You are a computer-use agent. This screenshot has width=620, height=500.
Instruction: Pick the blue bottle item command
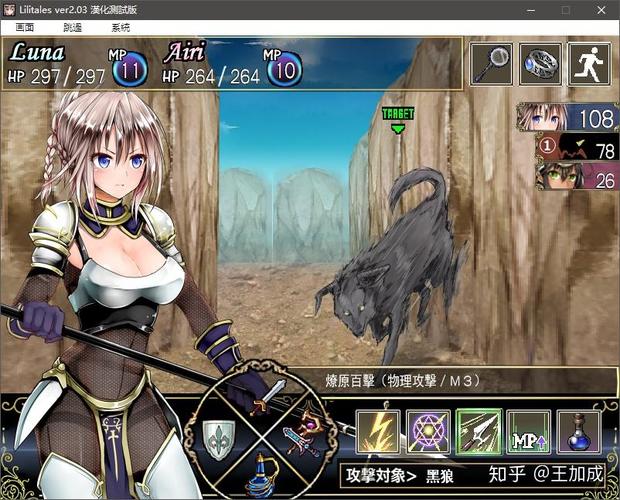(x=262, y=470)
